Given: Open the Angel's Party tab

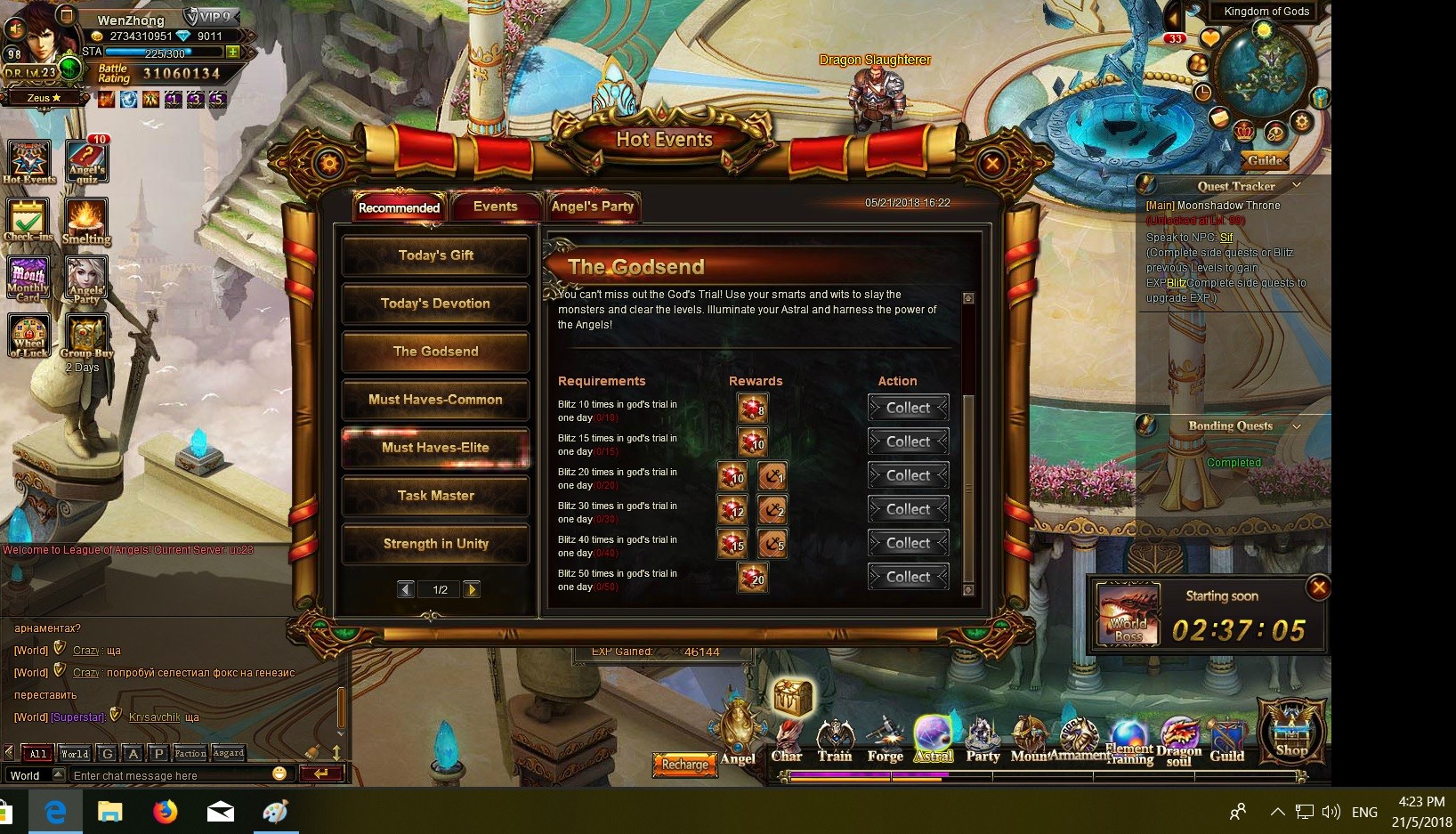Looking at the screenshot, I should pyautogui.click(x=593, y=206).
